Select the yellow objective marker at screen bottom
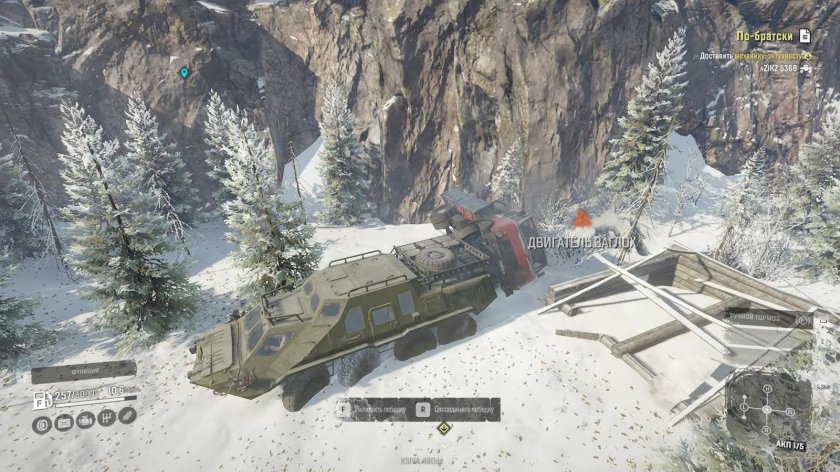Screen dimensions: 840x472 click(445, 428)
